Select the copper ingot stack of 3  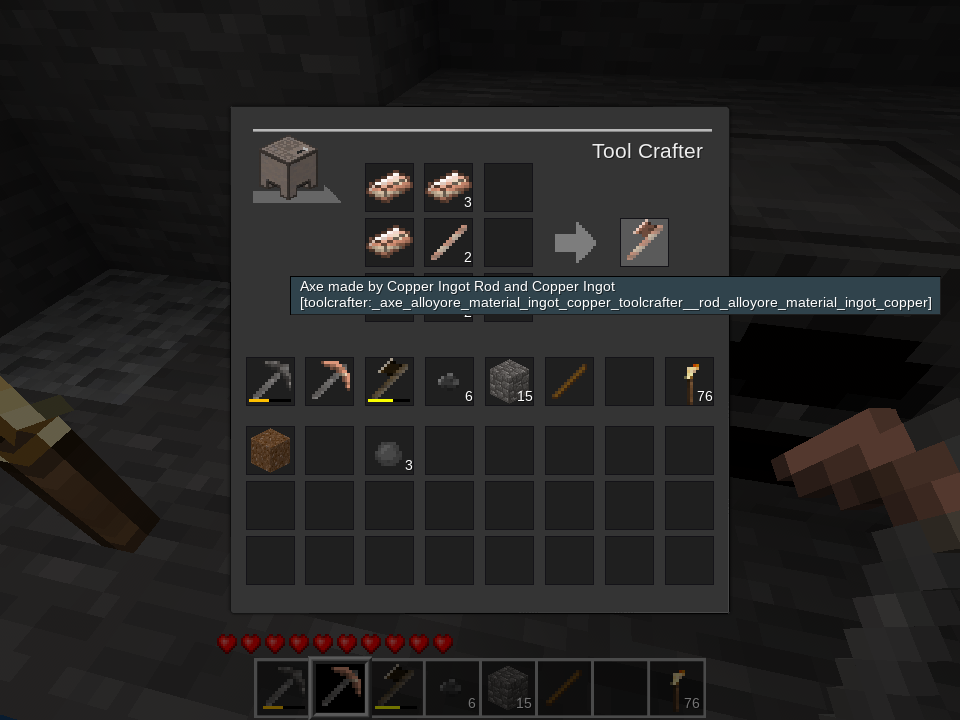[448, 187]
